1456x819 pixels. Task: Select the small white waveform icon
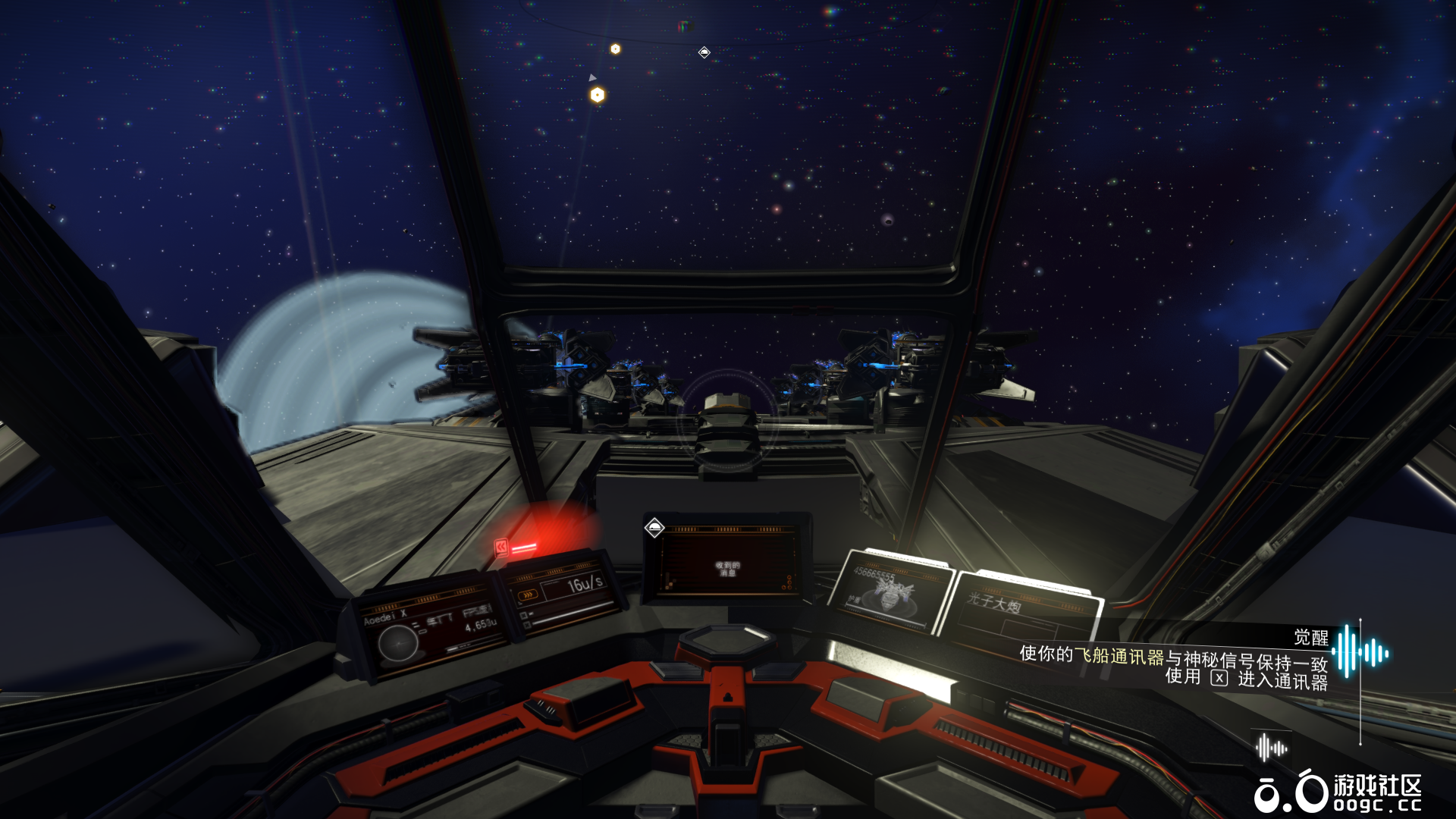1271,748
